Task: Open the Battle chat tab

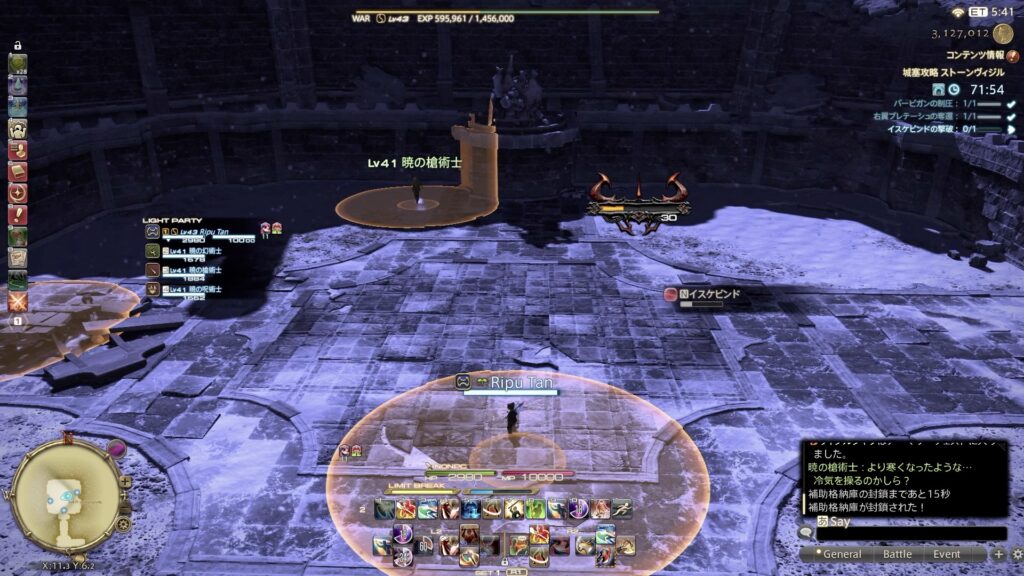Action: point(896,554)
